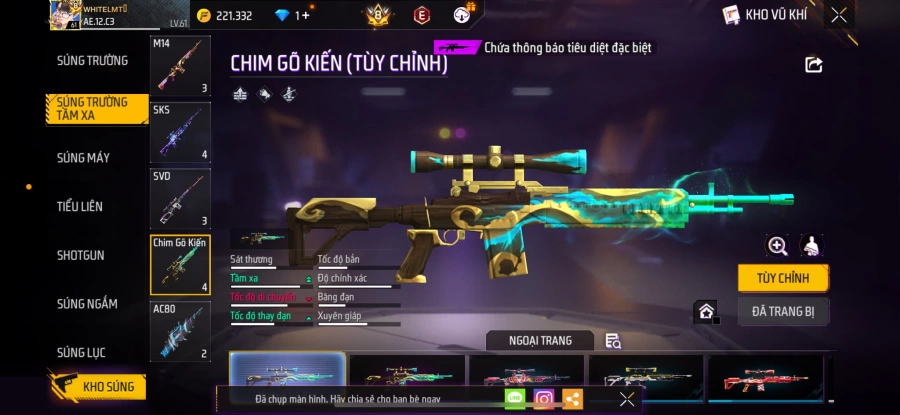Image resolution: width=900 pixels, height=415 pixels.
Task: Switch to SÚNG MÁY category
Action: (x=83, y=158)
